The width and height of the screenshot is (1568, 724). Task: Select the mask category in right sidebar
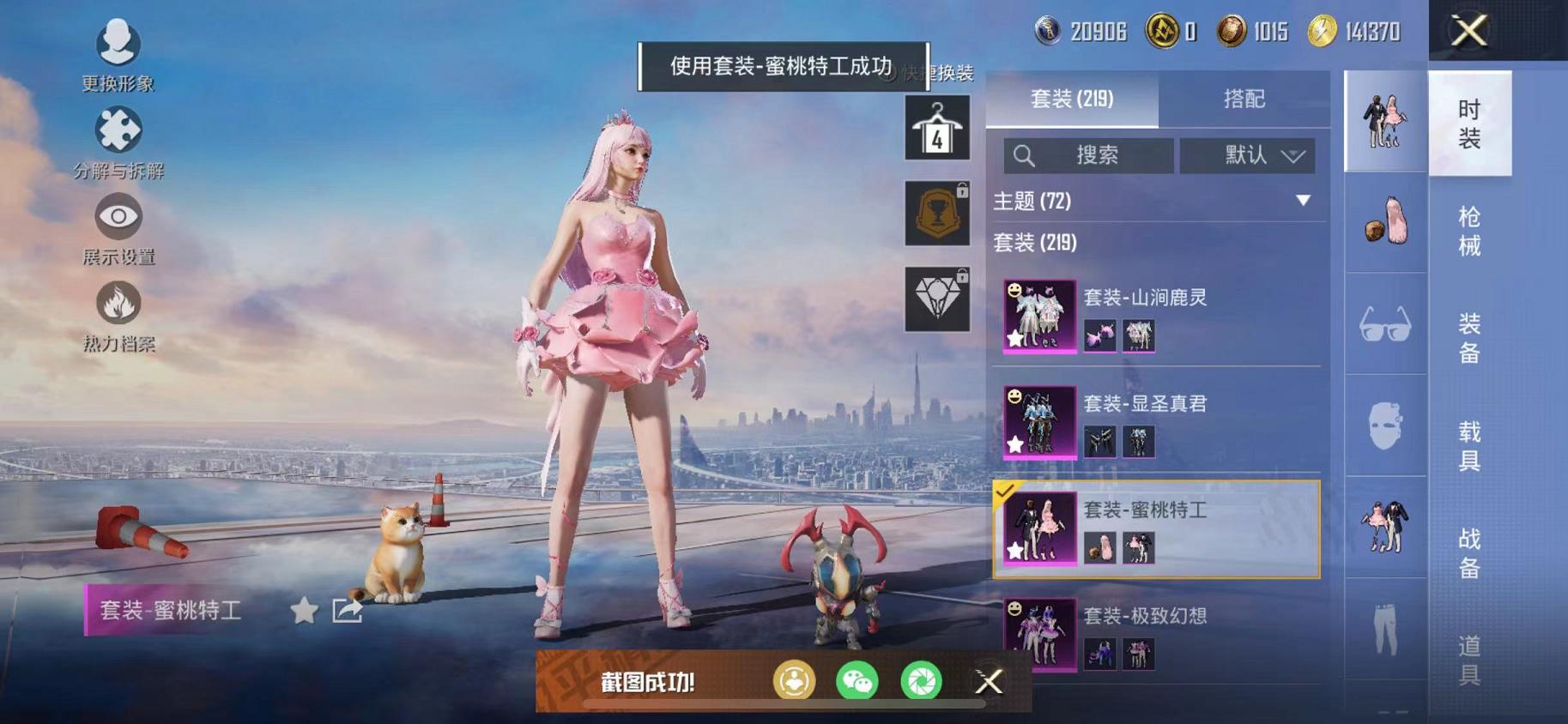point(1384,426)
